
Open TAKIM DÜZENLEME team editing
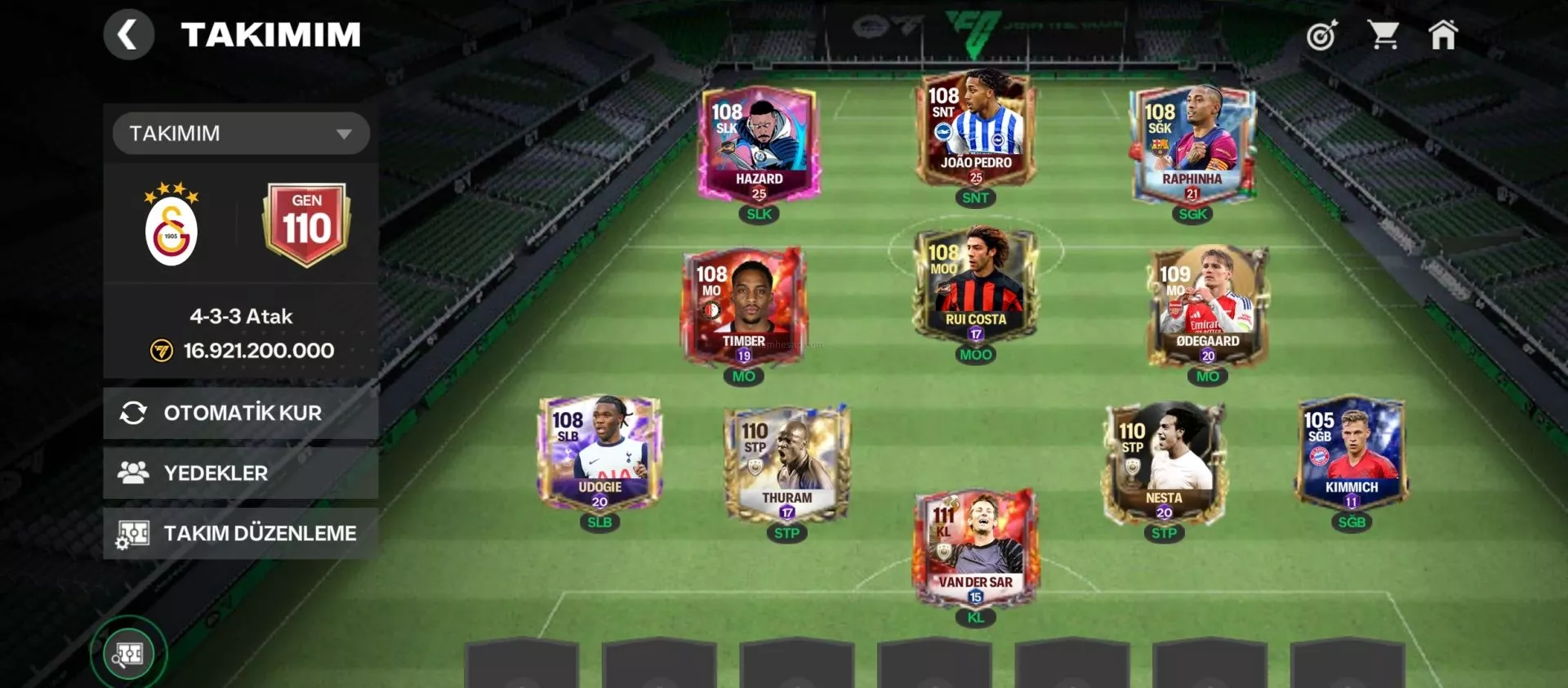point(240,533)
